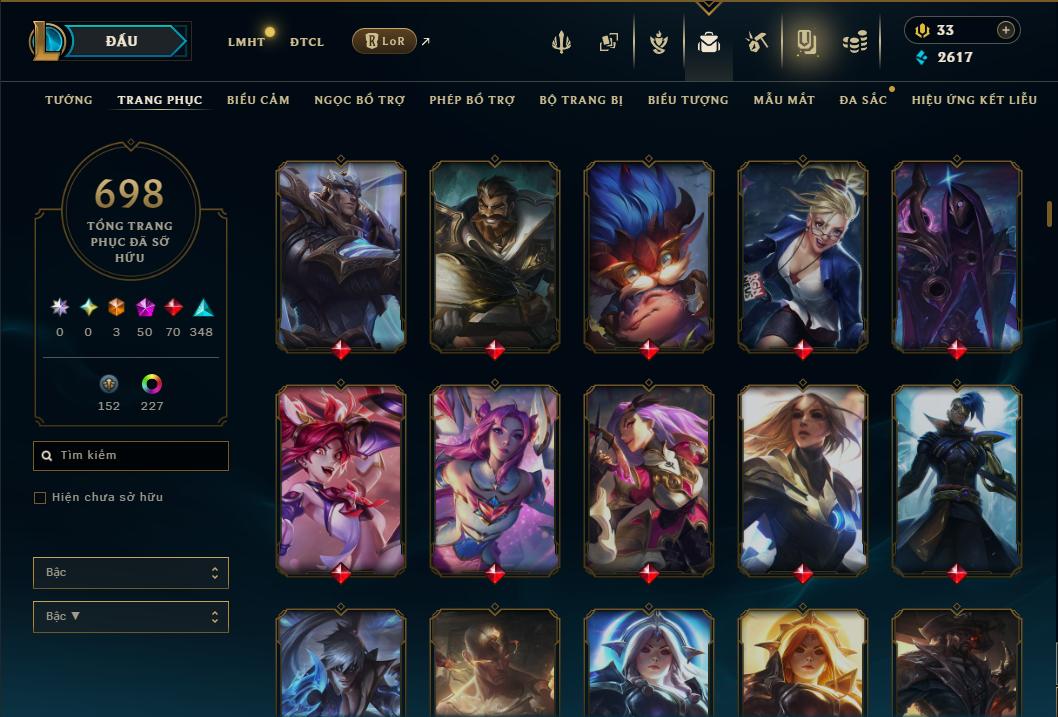Viewport: 1058px width, 717px height.
Task: Go to the NGỌC BỔ TRỢ tab
Action: [x=359, y=100]
